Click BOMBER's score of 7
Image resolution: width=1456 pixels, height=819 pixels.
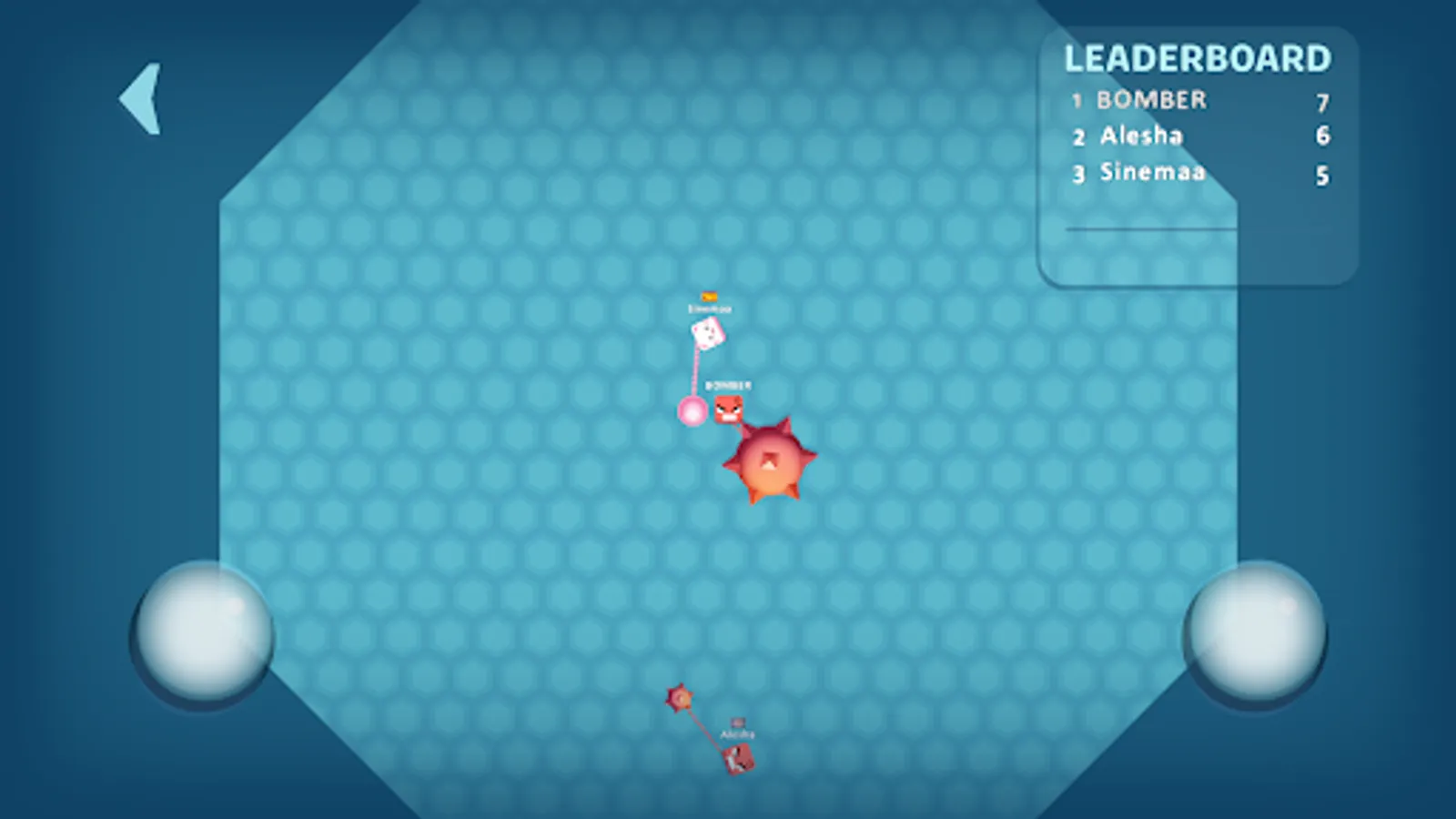1324,101
